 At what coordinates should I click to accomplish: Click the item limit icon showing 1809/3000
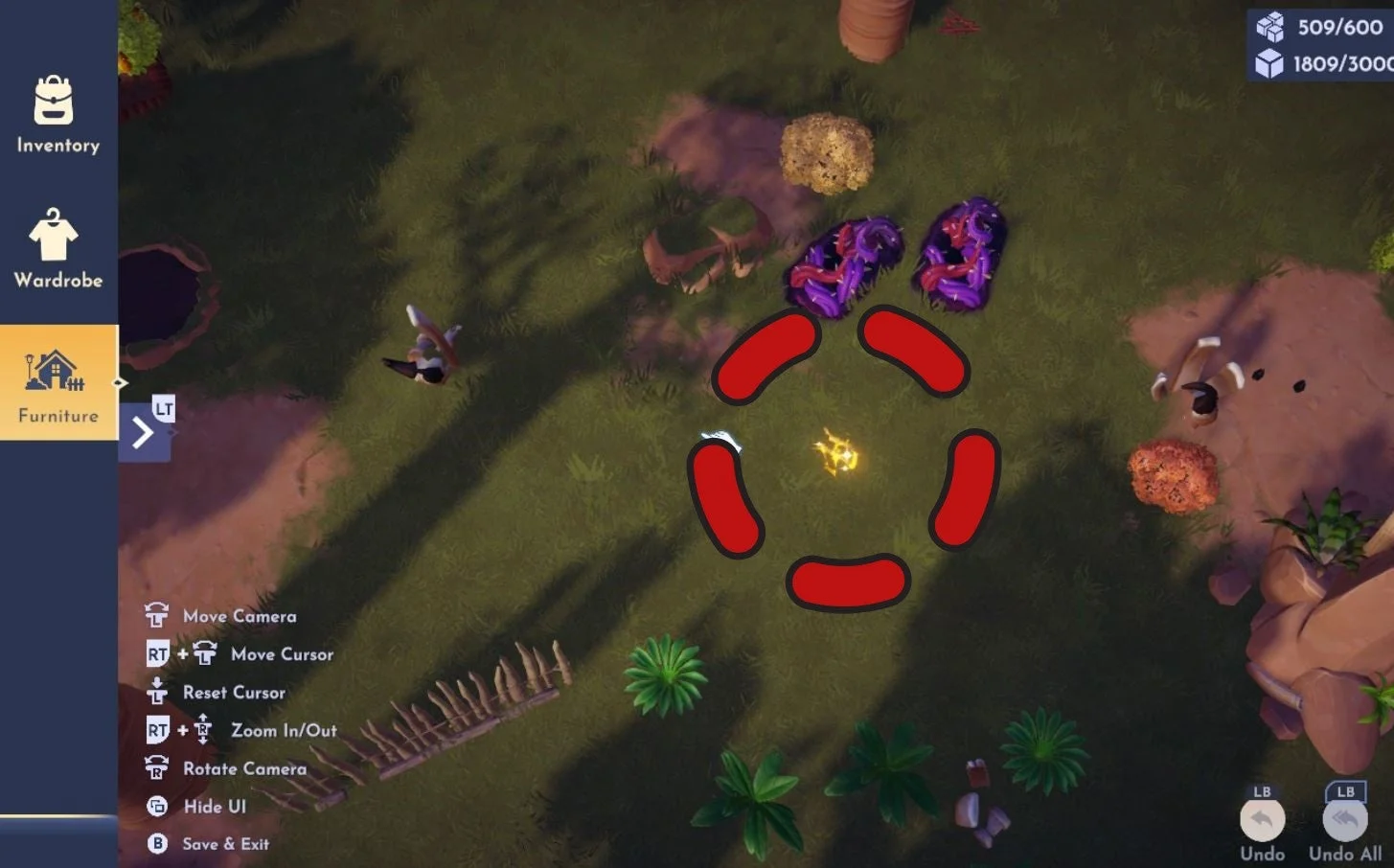tap(1269, 64)
